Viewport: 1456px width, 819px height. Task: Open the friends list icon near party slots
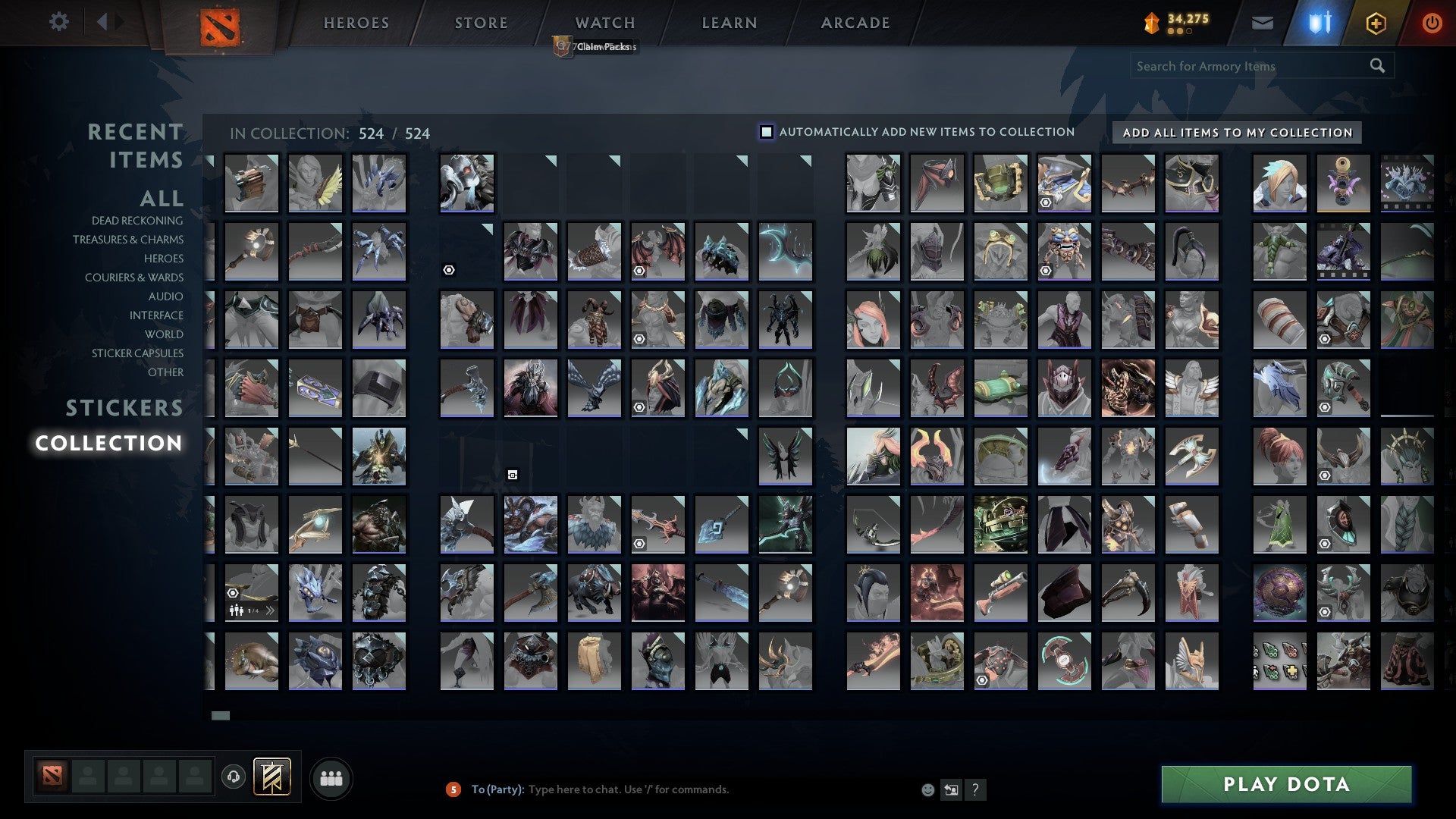[x=331, y=777]
